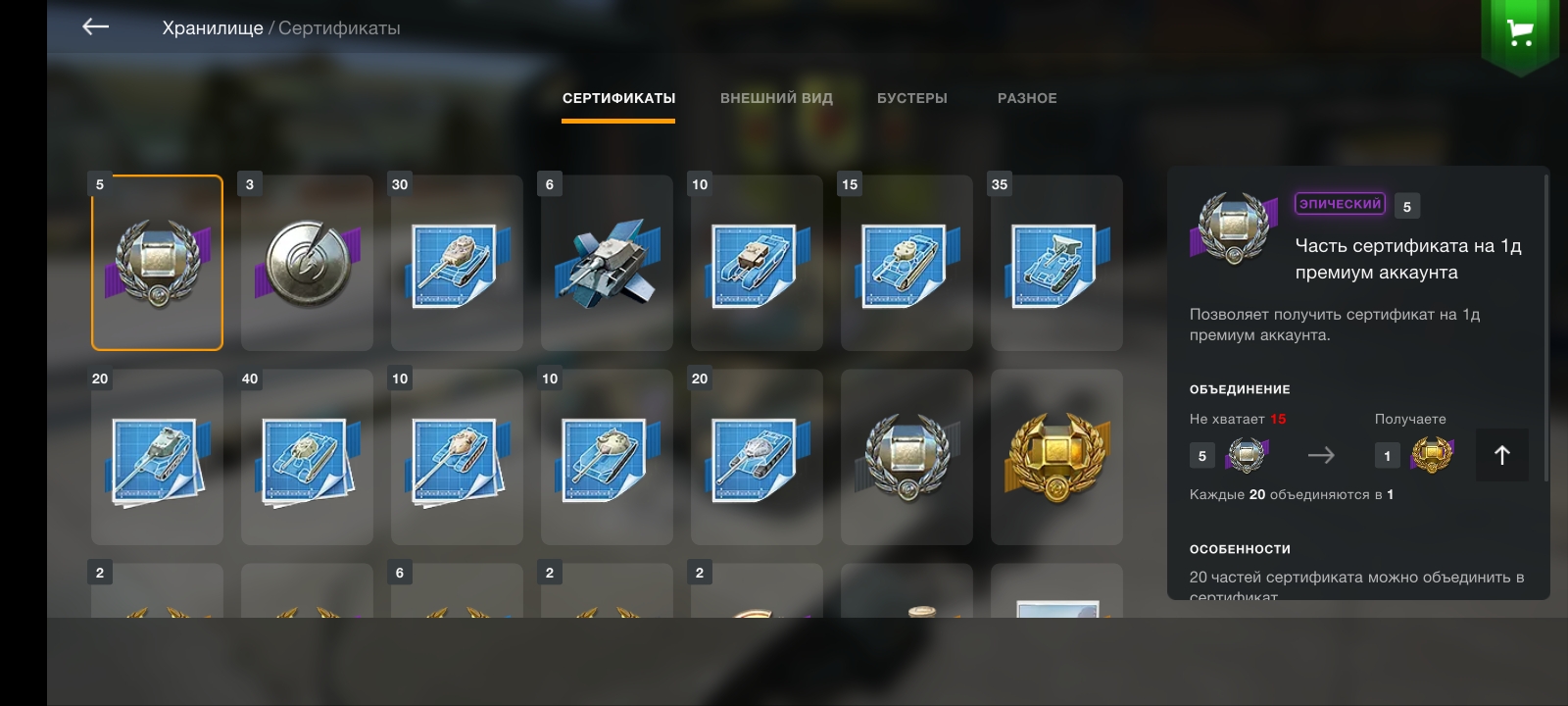Select the silver premium certificate part with count 5
Image resolution: width=1568 pixels, height=706 pixels.
(157, 263)
